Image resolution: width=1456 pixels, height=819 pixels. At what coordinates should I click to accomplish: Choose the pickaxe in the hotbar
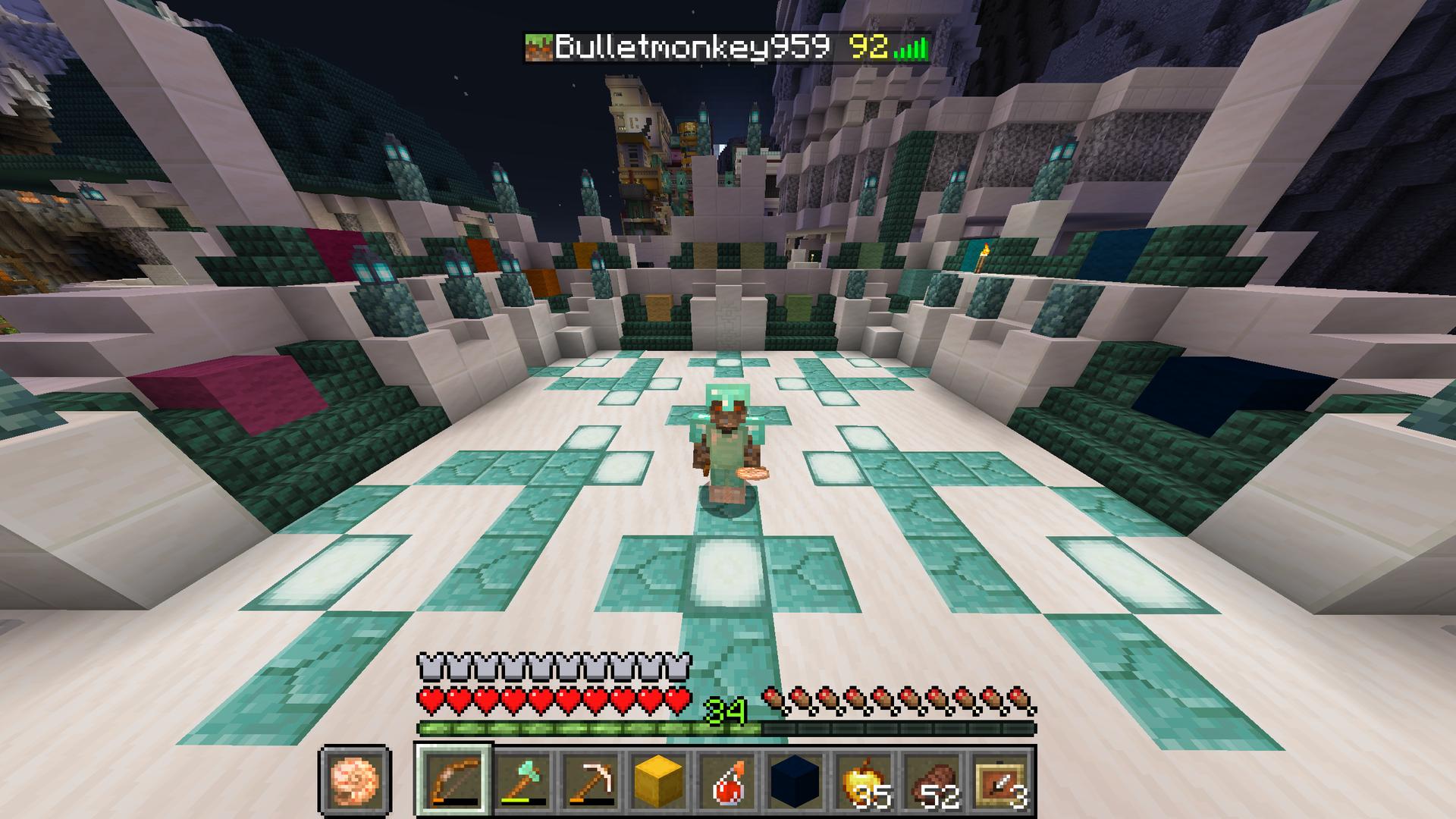coord(590,780)
